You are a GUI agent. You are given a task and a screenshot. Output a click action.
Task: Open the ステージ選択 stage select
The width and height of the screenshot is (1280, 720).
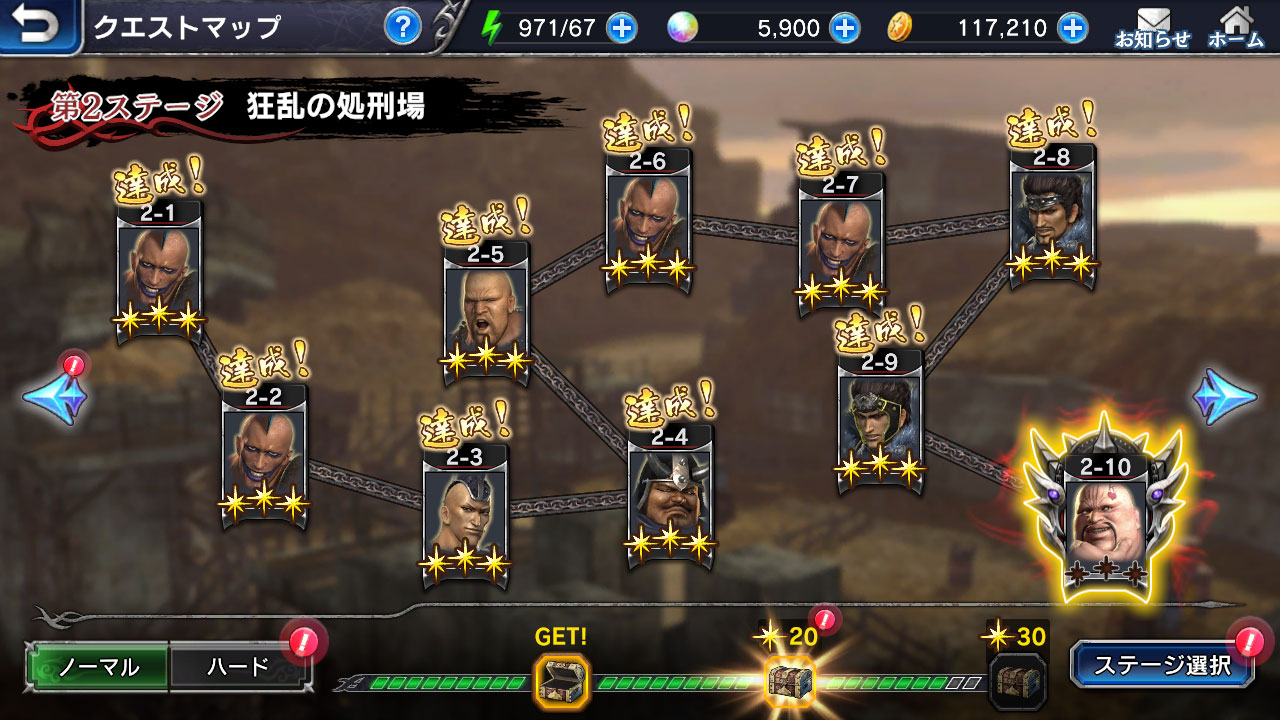[1161, 665]
